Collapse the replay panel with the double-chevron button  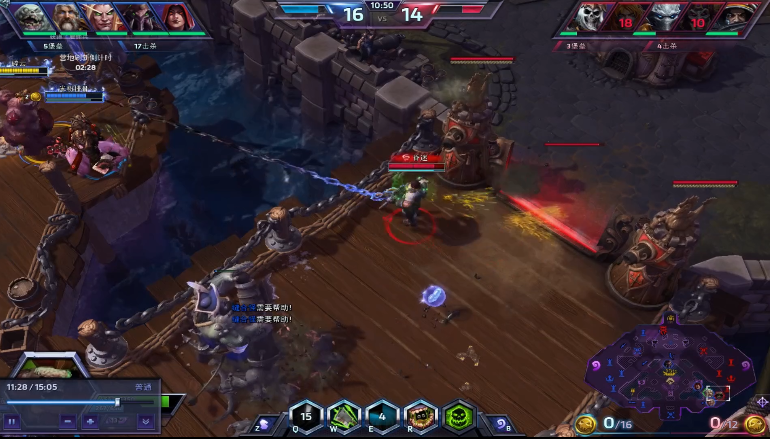coord(145,421)
